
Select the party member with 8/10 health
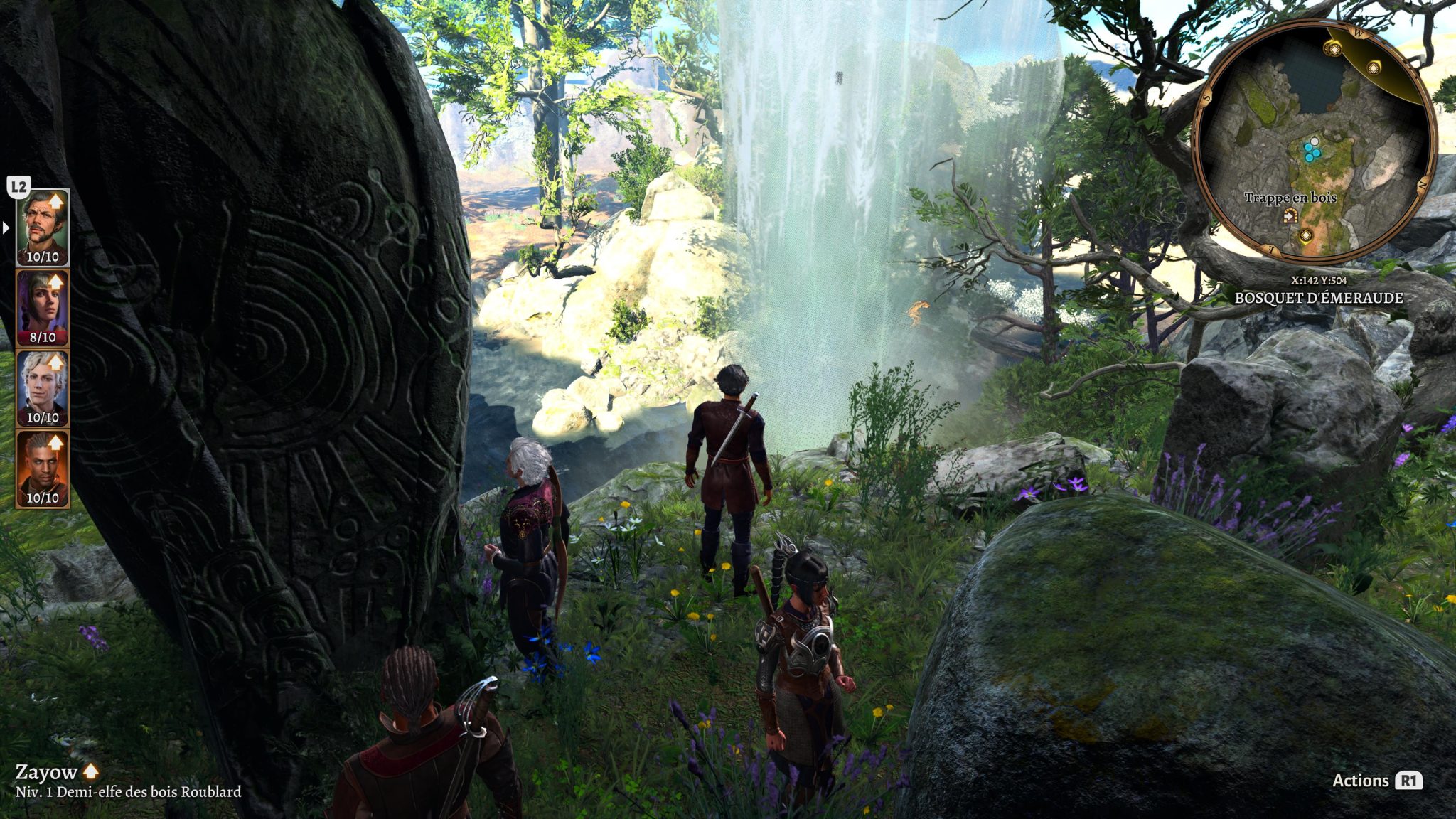[43, 308]
